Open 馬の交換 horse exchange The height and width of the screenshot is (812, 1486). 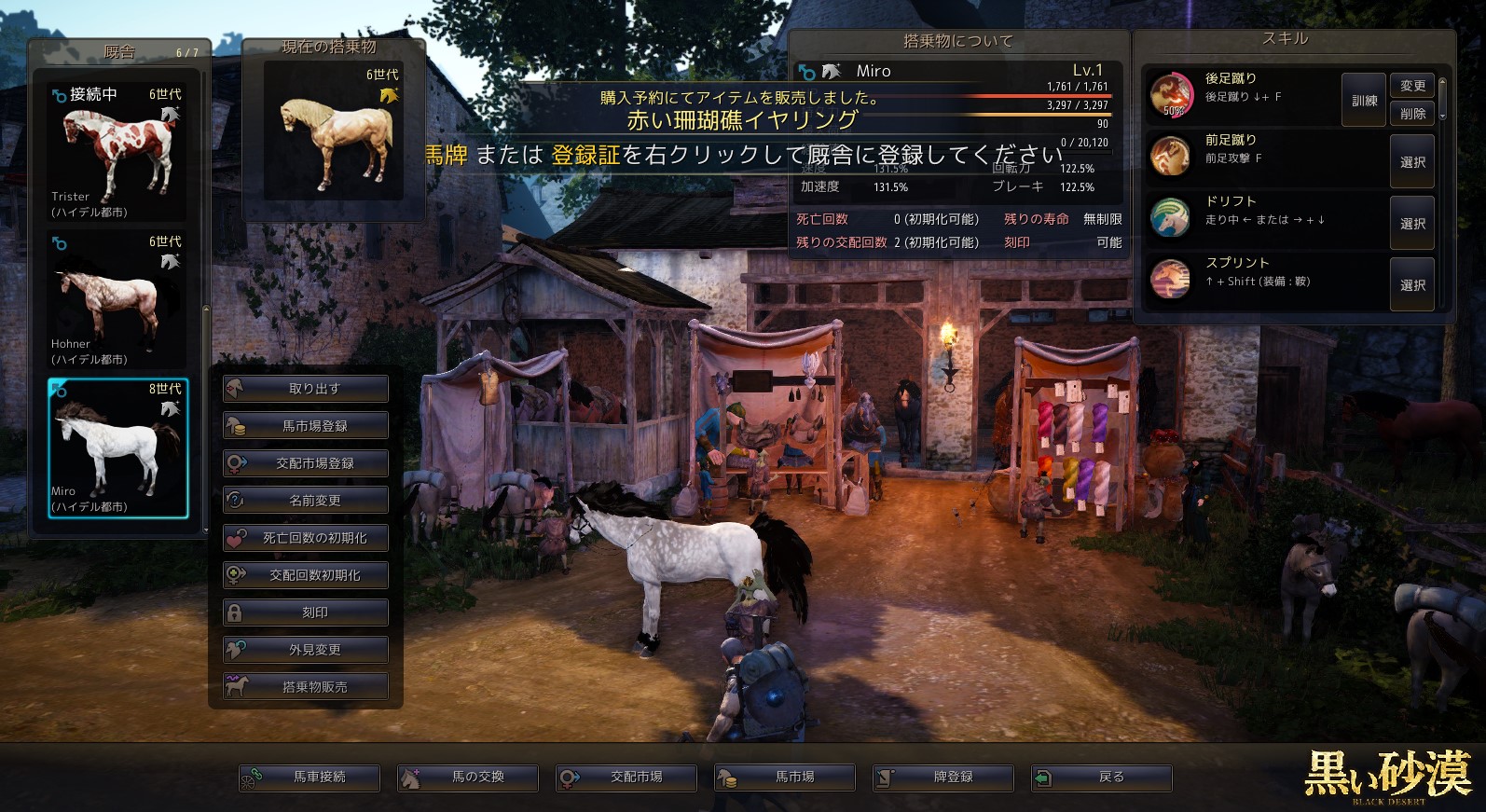(468, 777)
